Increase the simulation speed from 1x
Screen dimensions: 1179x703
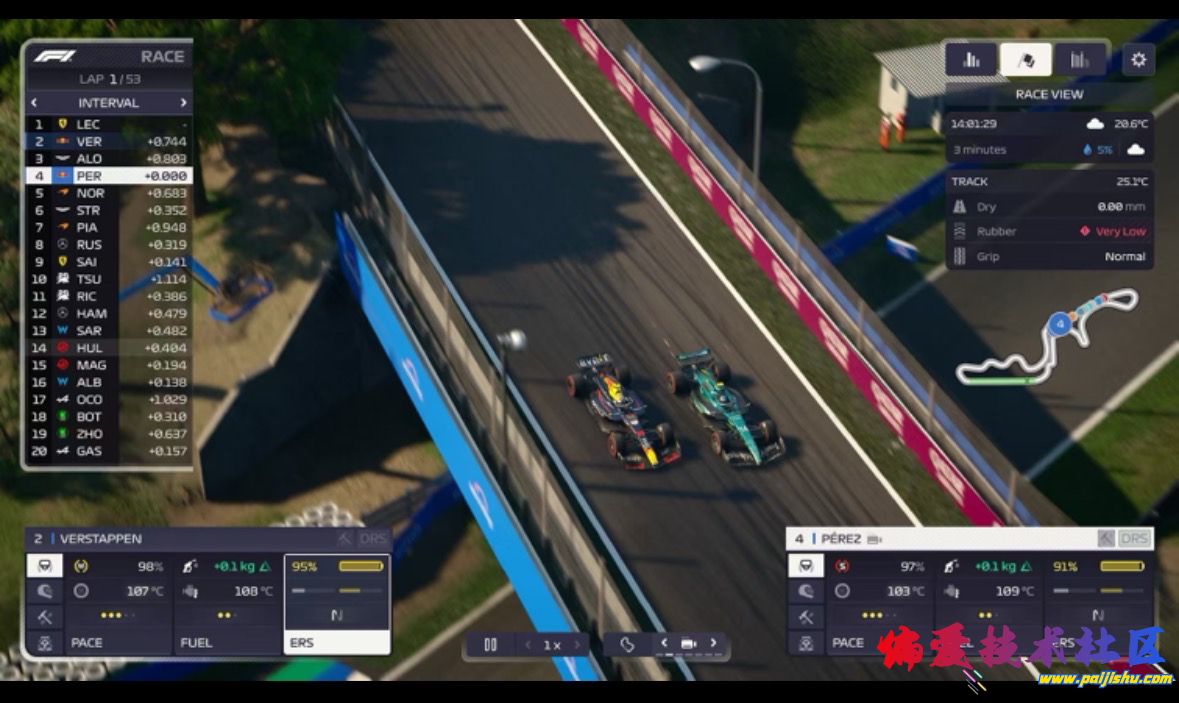click(x=578, y=645)
